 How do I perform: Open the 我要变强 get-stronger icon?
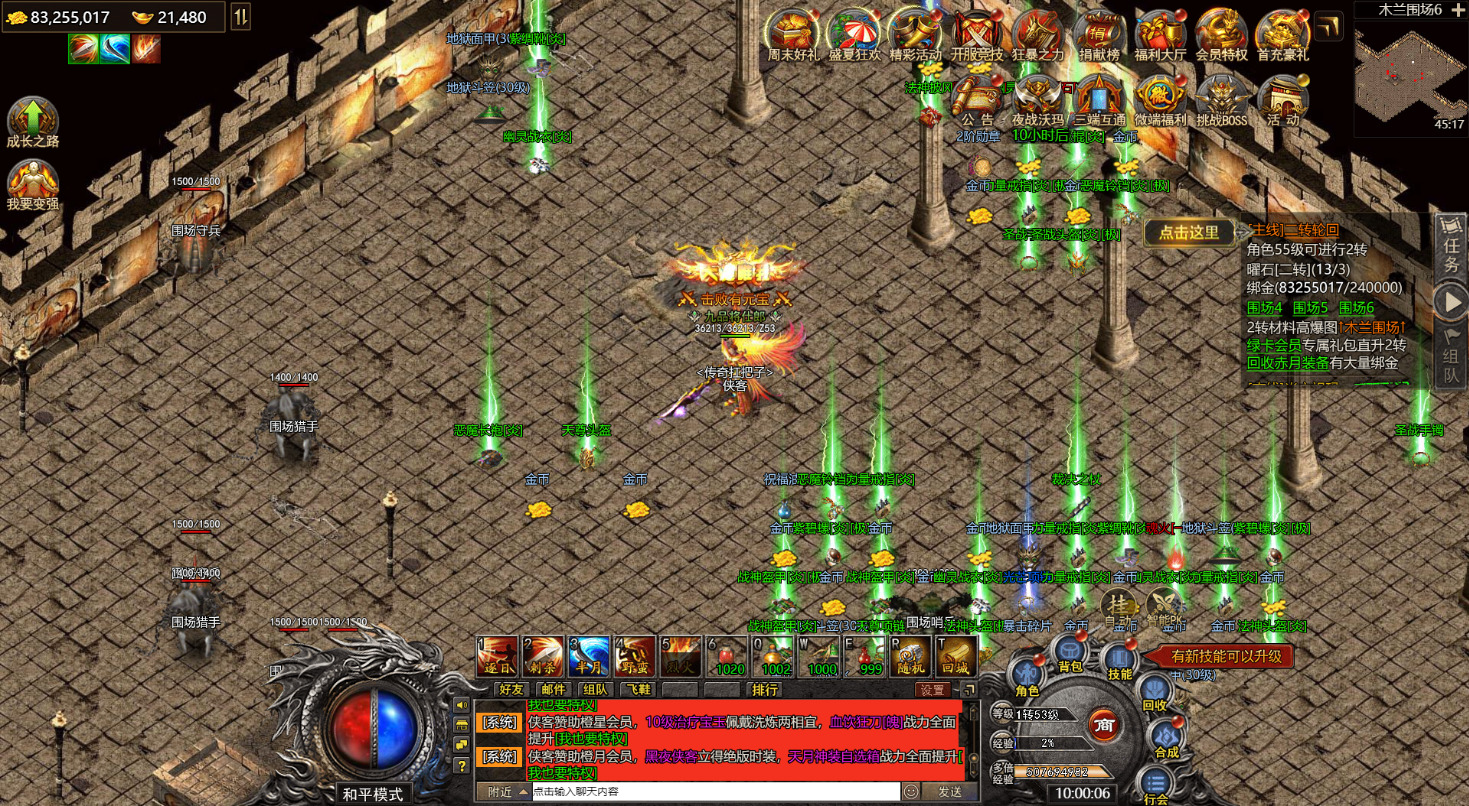click(x=33, y=185)
